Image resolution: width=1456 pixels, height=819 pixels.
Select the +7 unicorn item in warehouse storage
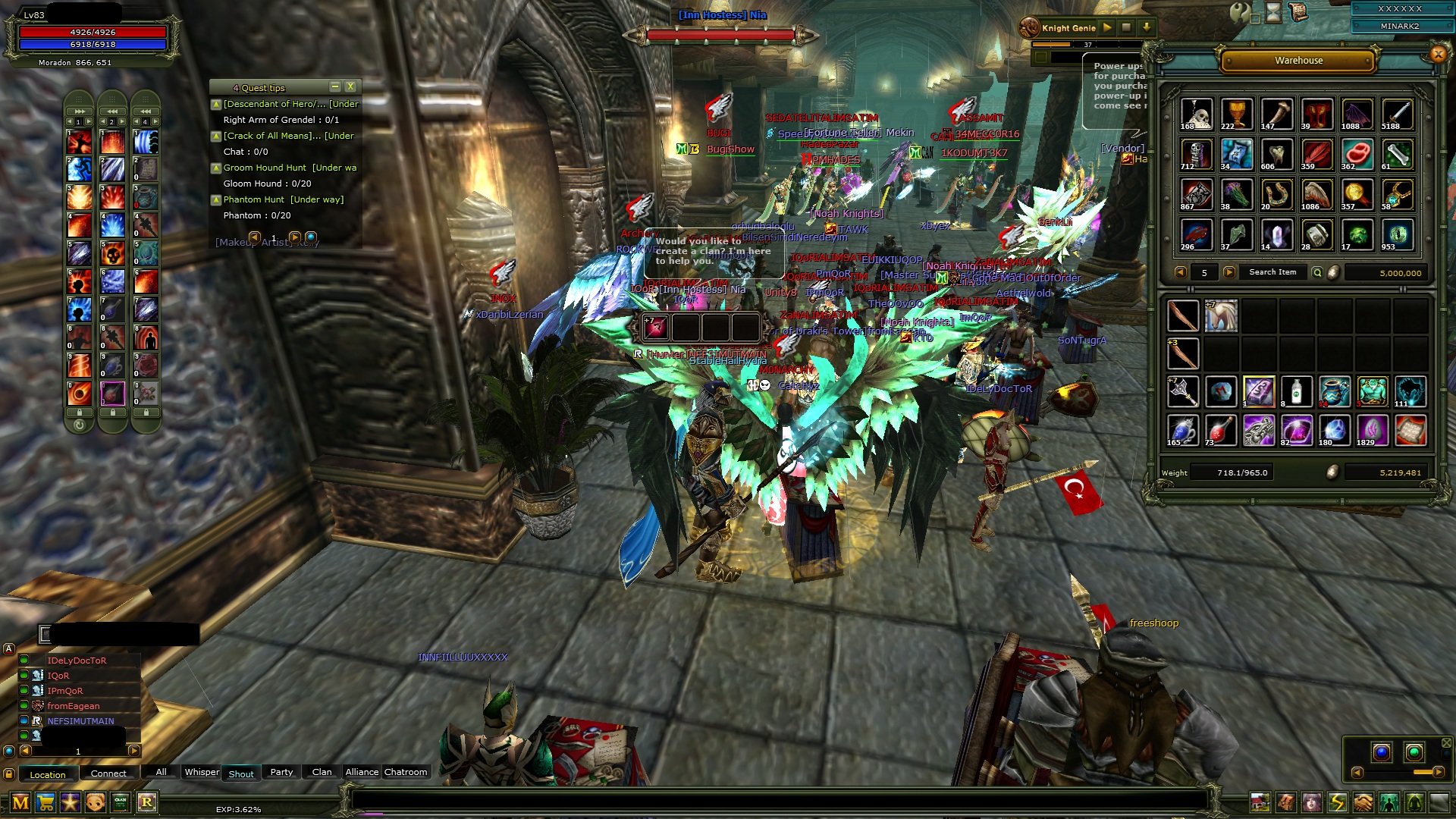coord(1221,315)
